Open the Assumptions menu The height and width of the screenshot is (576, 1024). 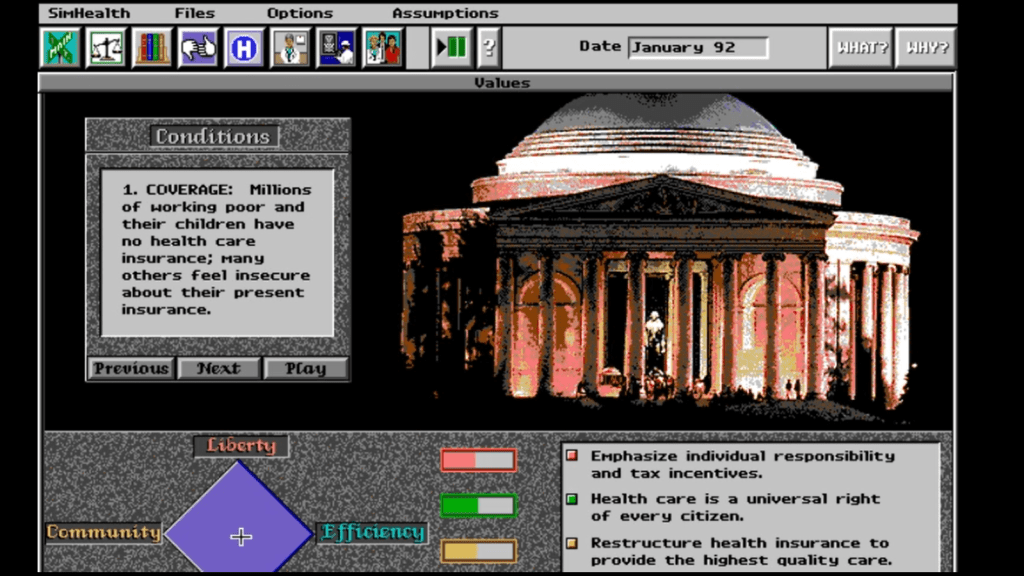[x=445, y=13]
